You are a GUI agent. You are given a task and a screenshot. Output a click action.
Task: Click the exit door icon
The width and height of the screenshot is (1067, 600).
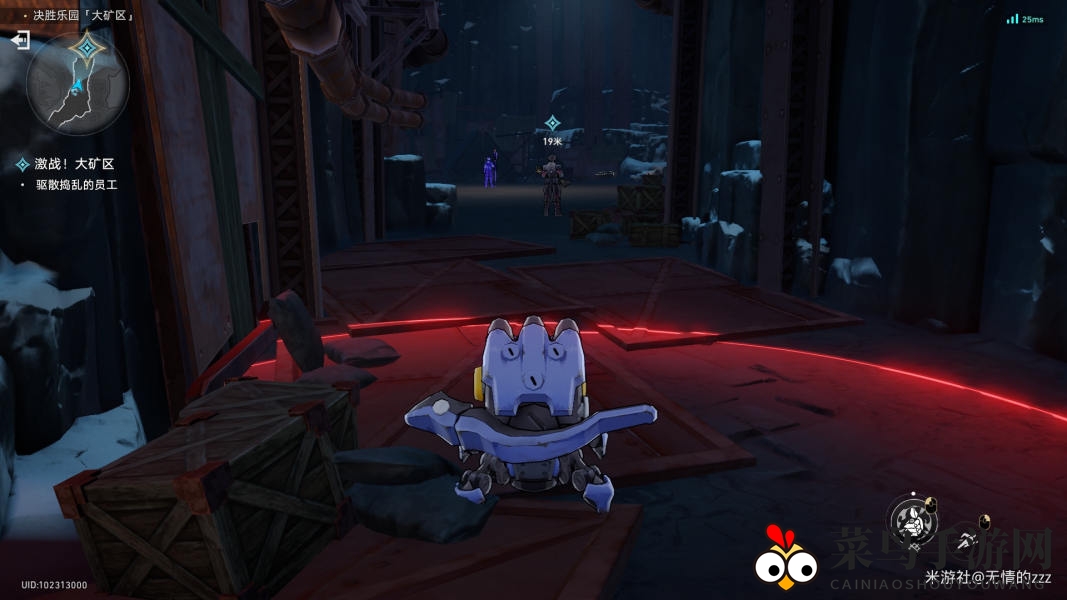coord(20,41)
